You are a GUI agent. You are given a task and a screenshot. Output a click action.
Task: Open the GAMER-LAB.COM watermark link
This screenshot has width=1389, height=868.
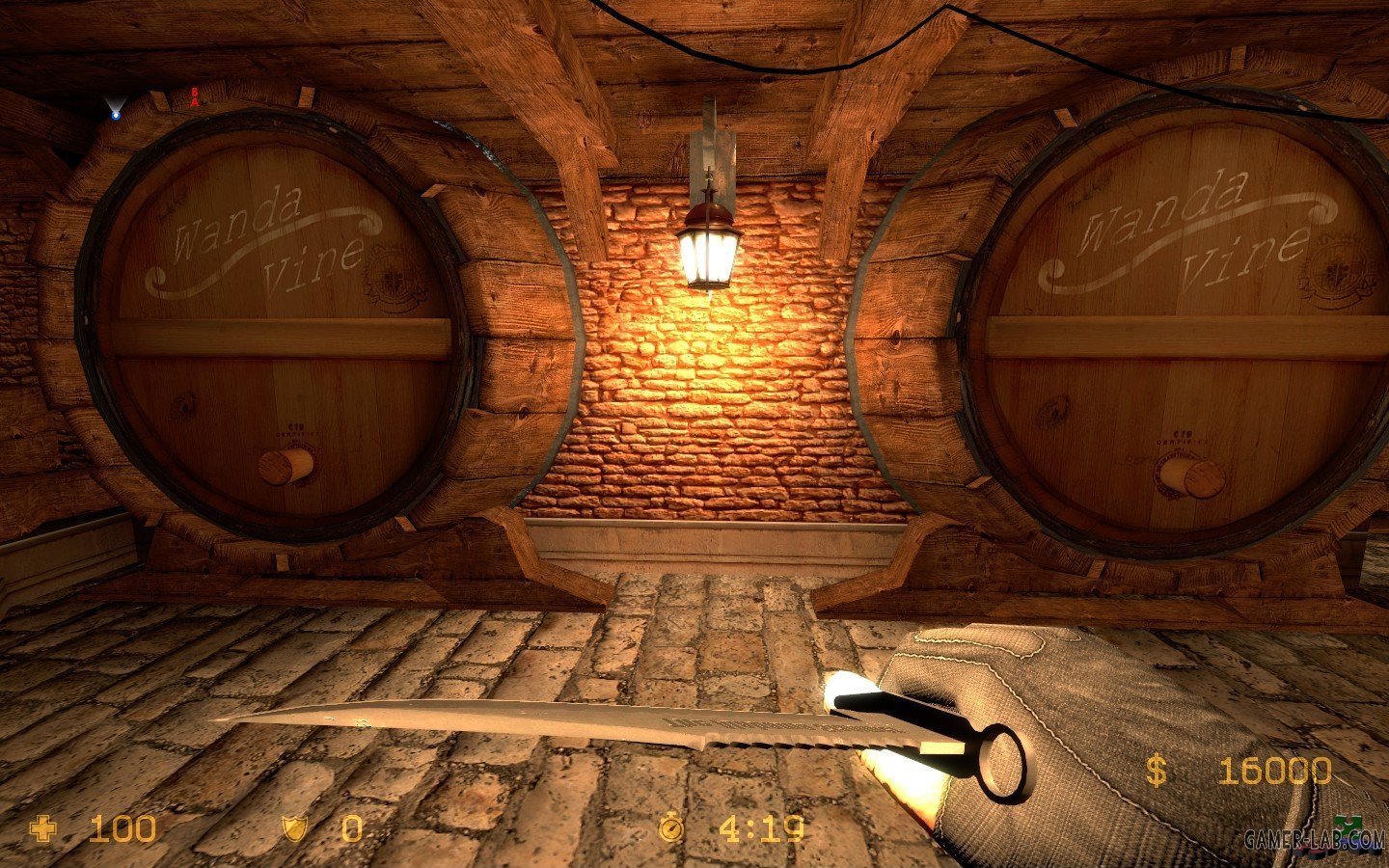1314,841
